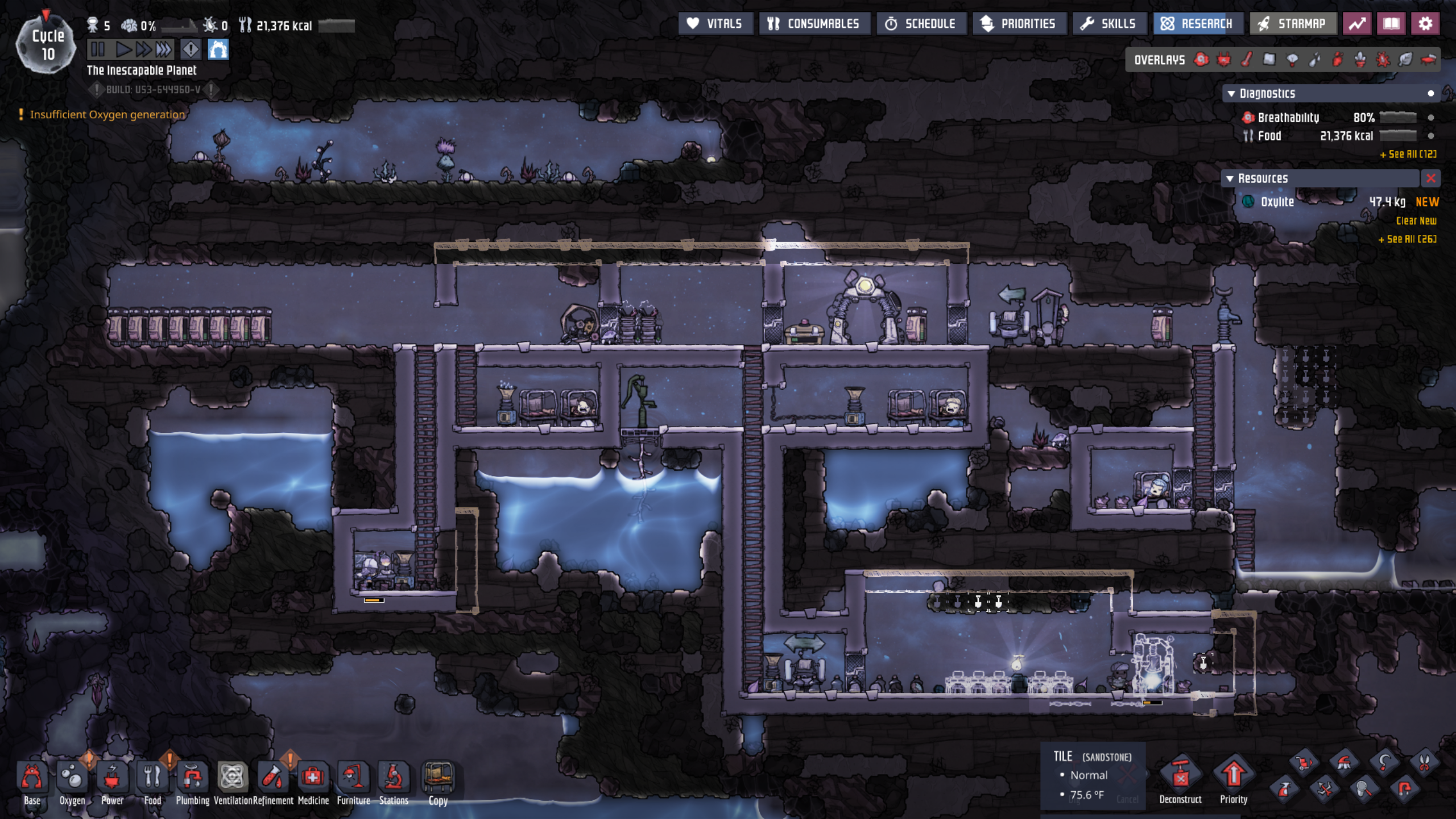Select the Oxygen build category
Image resolution: width=1456 pixels, height=819 pixels.
72,780
